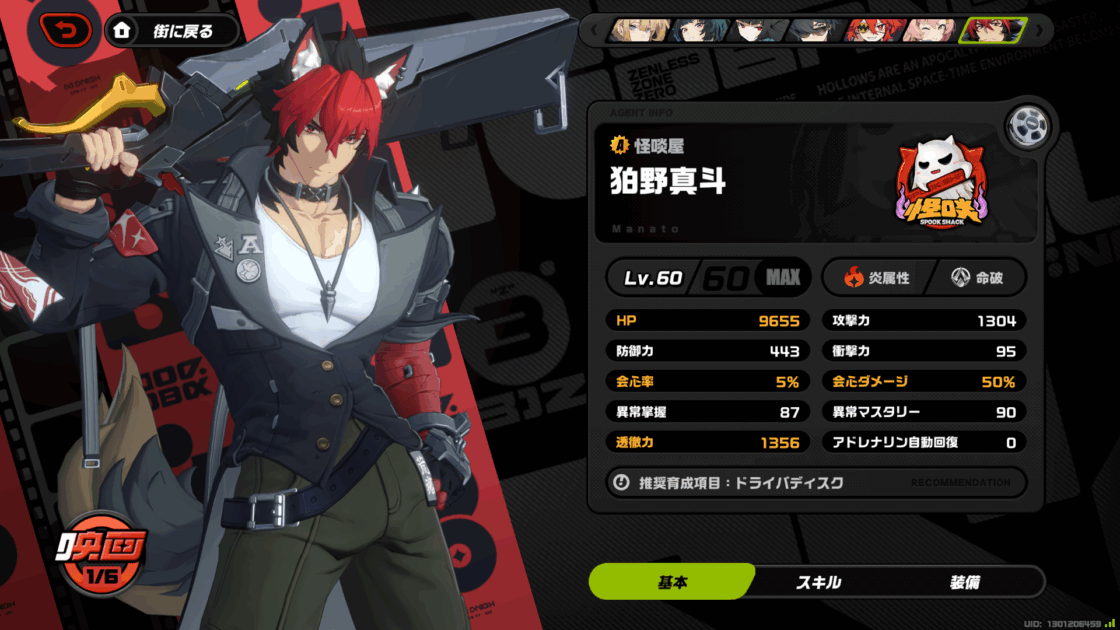Return to town via 街に戻る button

pos(173,31)
